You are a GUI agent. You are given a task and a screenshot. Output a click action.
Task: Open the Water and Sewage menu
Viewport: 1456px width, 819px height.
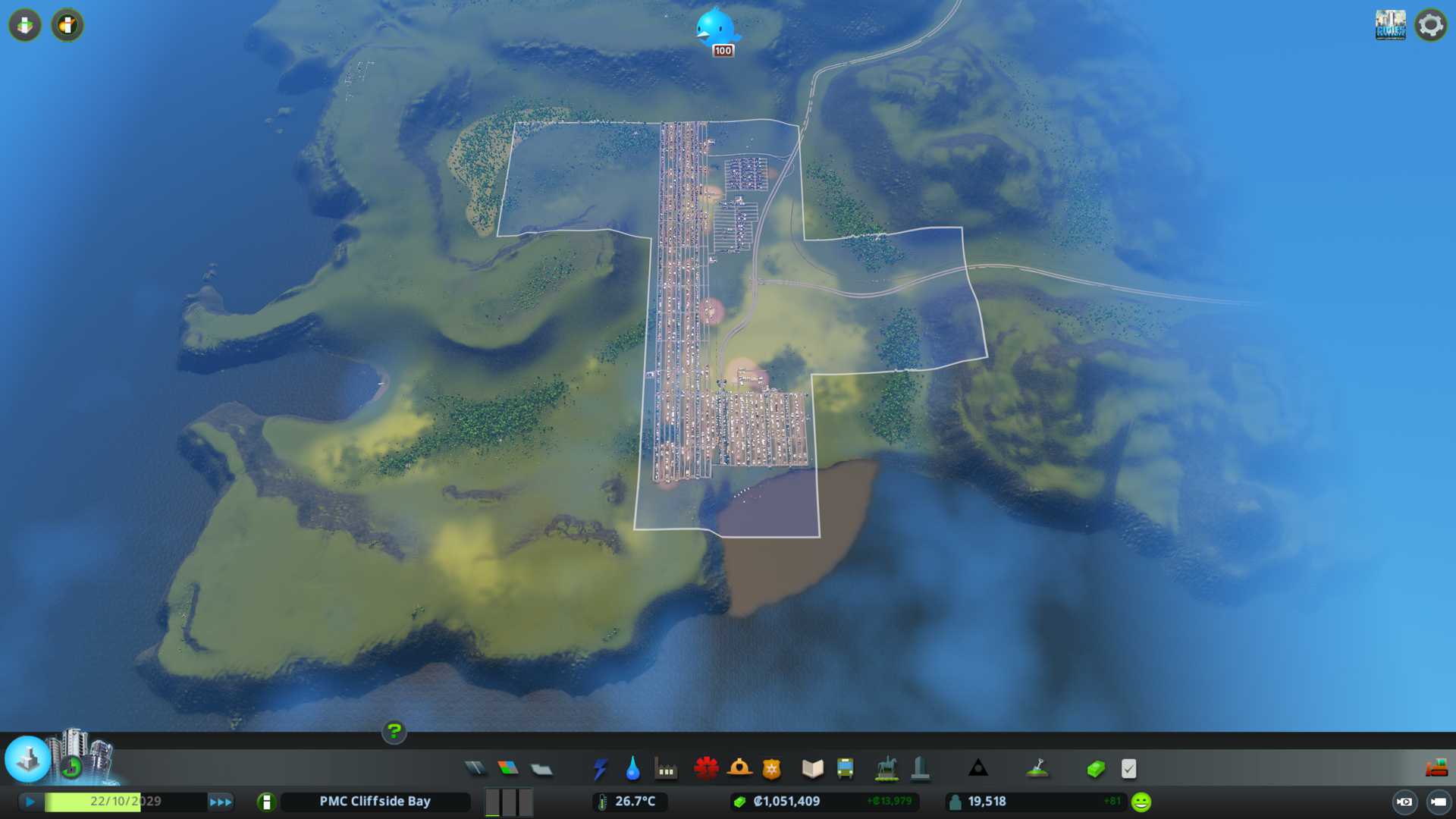click(x=632, y=769)
